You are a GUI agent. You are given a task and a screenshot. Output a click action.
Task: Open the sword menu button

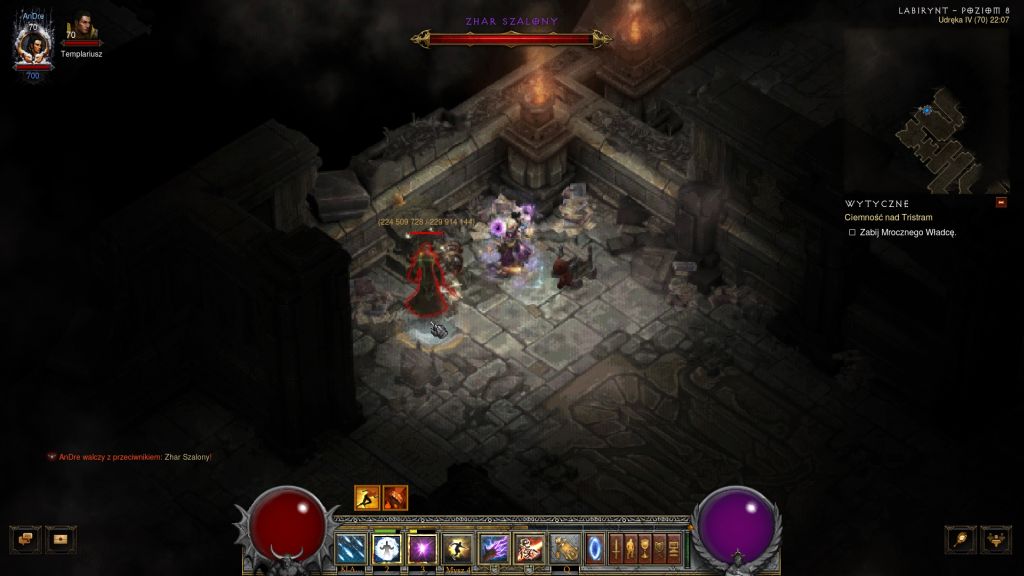click(617, 547)
